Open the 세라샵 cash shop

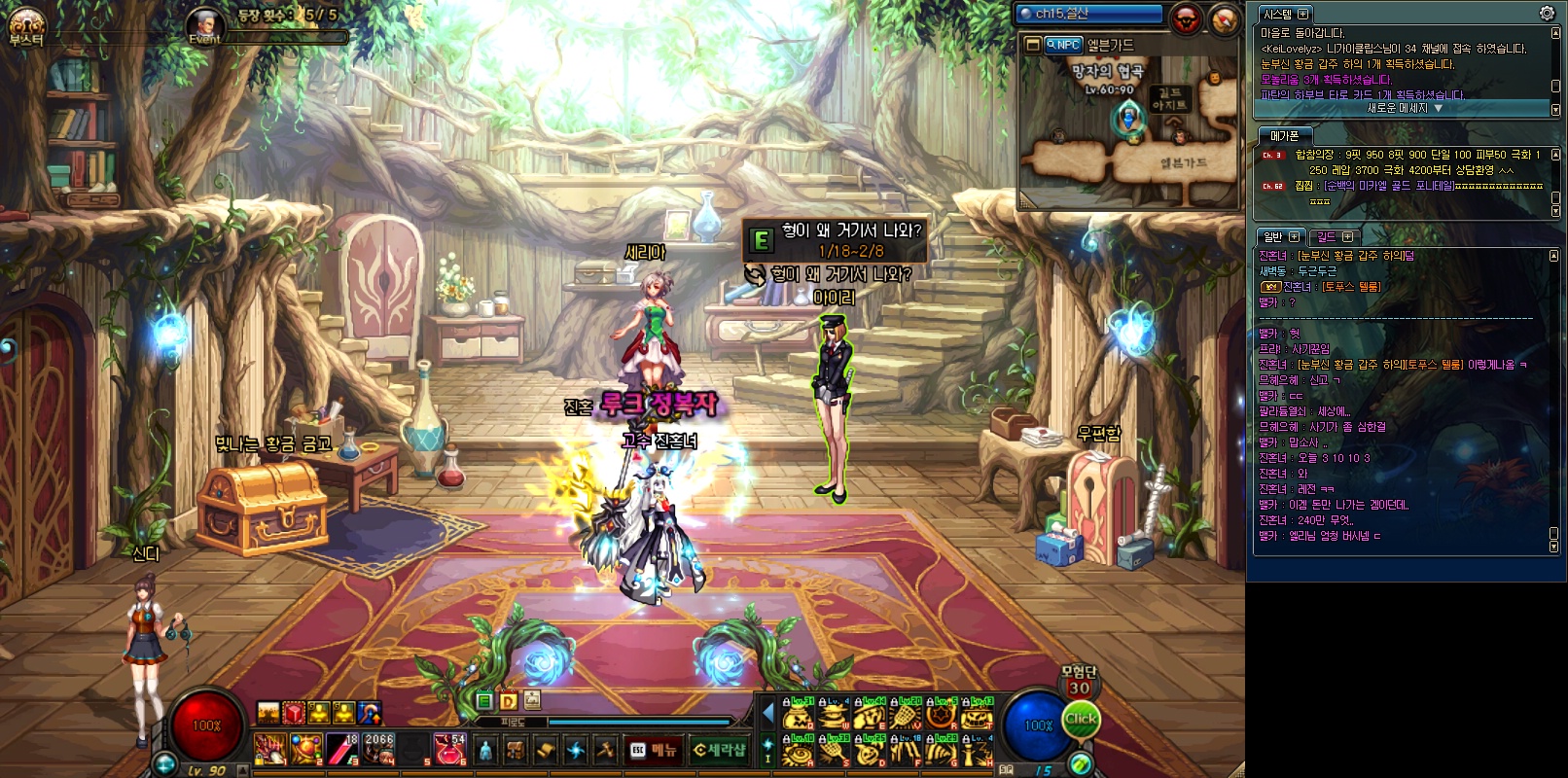click(720, 750)
